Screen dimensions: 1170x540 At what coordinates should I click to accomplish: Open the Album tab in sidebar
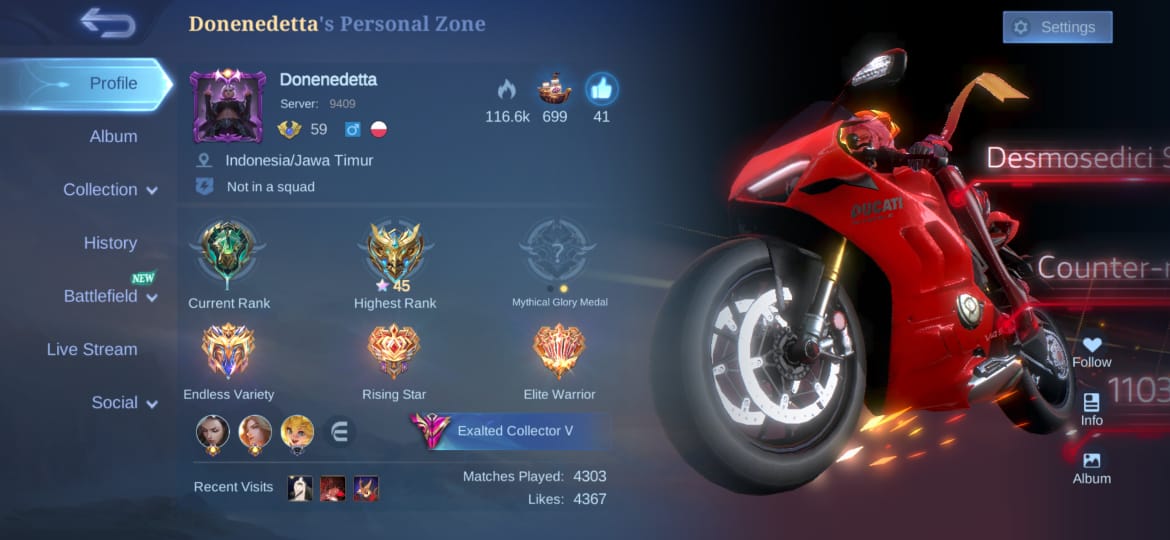pyautogui.click(x=113, y=136)
